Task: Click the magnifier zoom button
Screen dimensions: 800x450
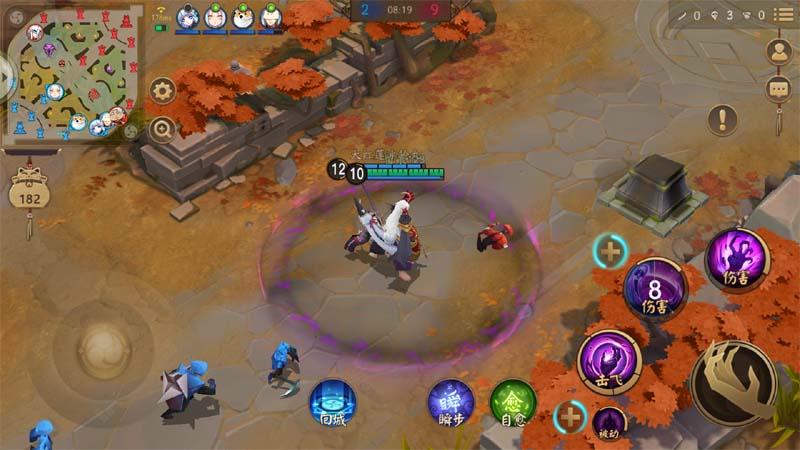Action: click(162, 129)
